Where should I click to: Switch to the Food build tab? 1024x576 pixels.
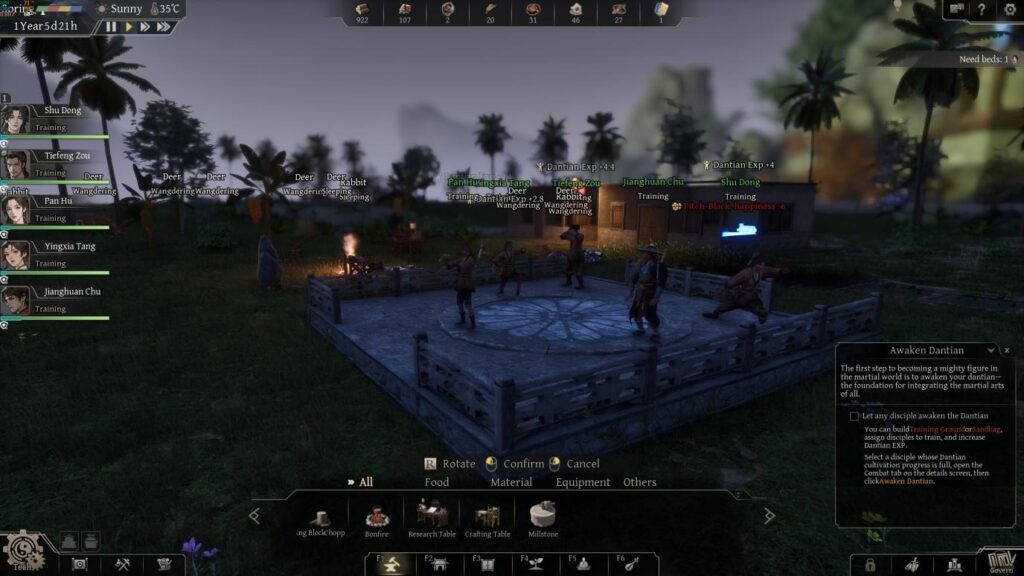tap(437, 482)
